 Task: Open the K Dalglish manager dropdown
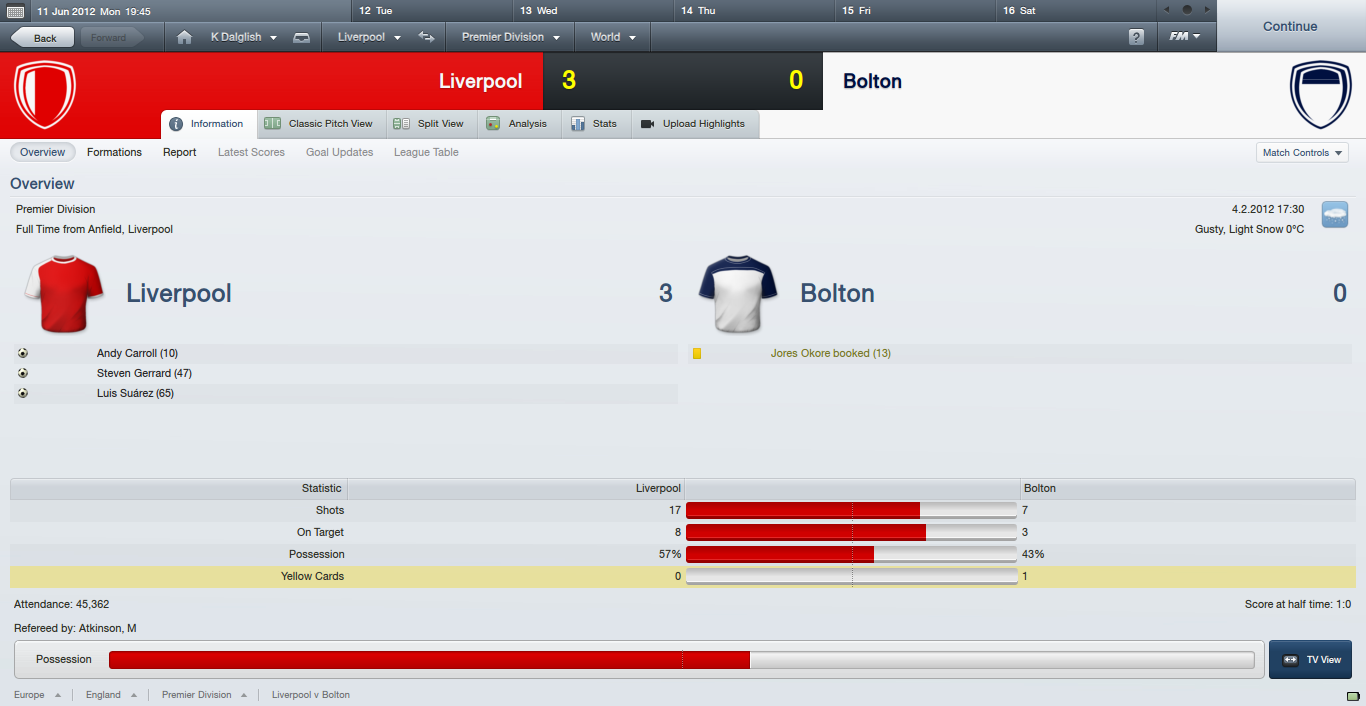click(x=243, y=37)
